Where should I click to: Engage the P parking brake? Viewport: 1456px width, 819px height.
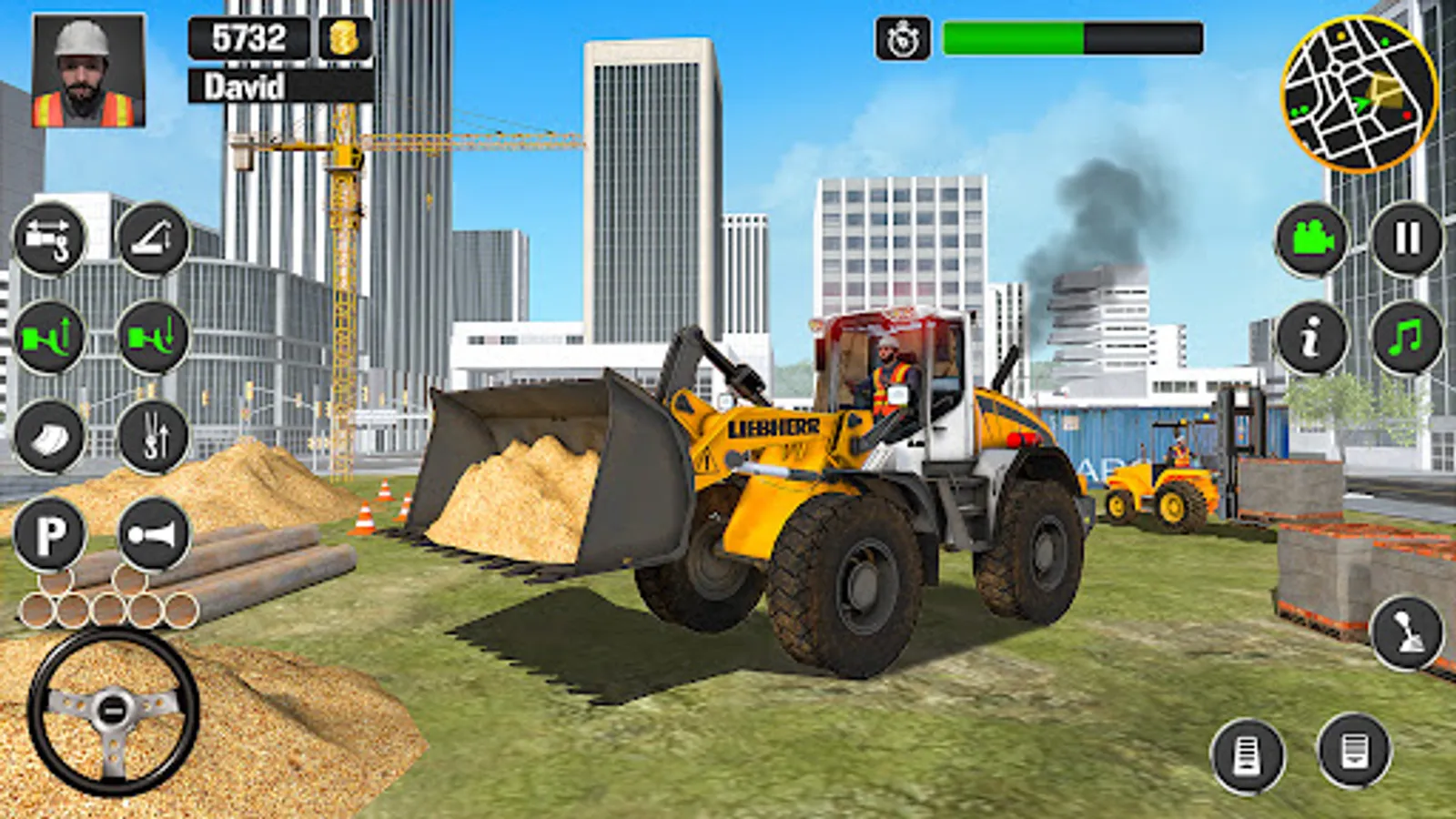(53, 532)
